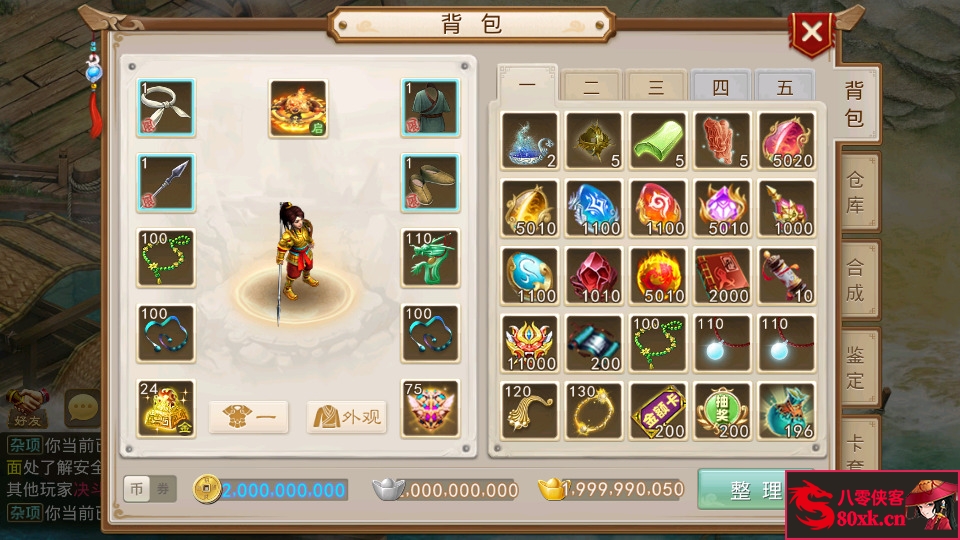Select the spear weapon equipment slot
The height and width of the screenshot is (540, 960).
pos(166,183)
